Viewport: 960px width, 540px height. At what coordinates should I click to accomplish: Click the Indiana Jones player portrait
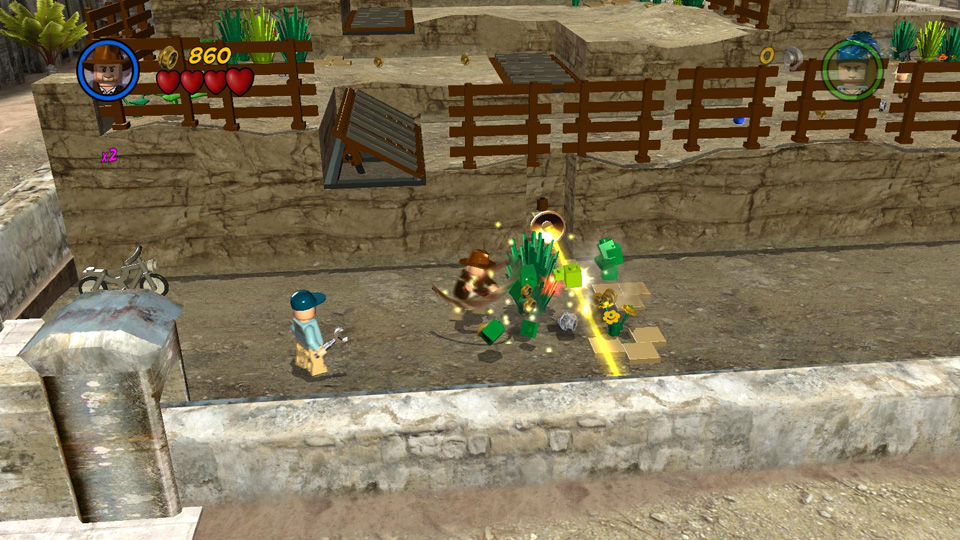[108, 70]
